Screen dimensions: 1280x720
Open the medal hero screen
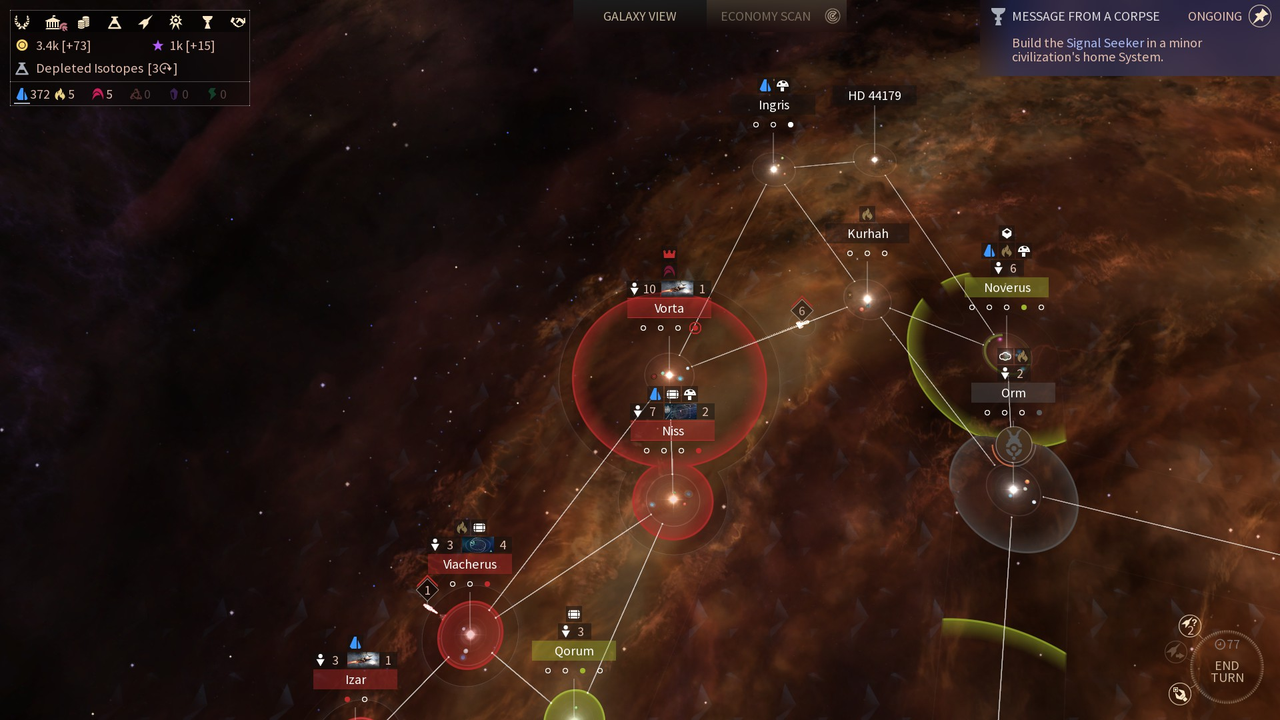(x=176, y=22)
